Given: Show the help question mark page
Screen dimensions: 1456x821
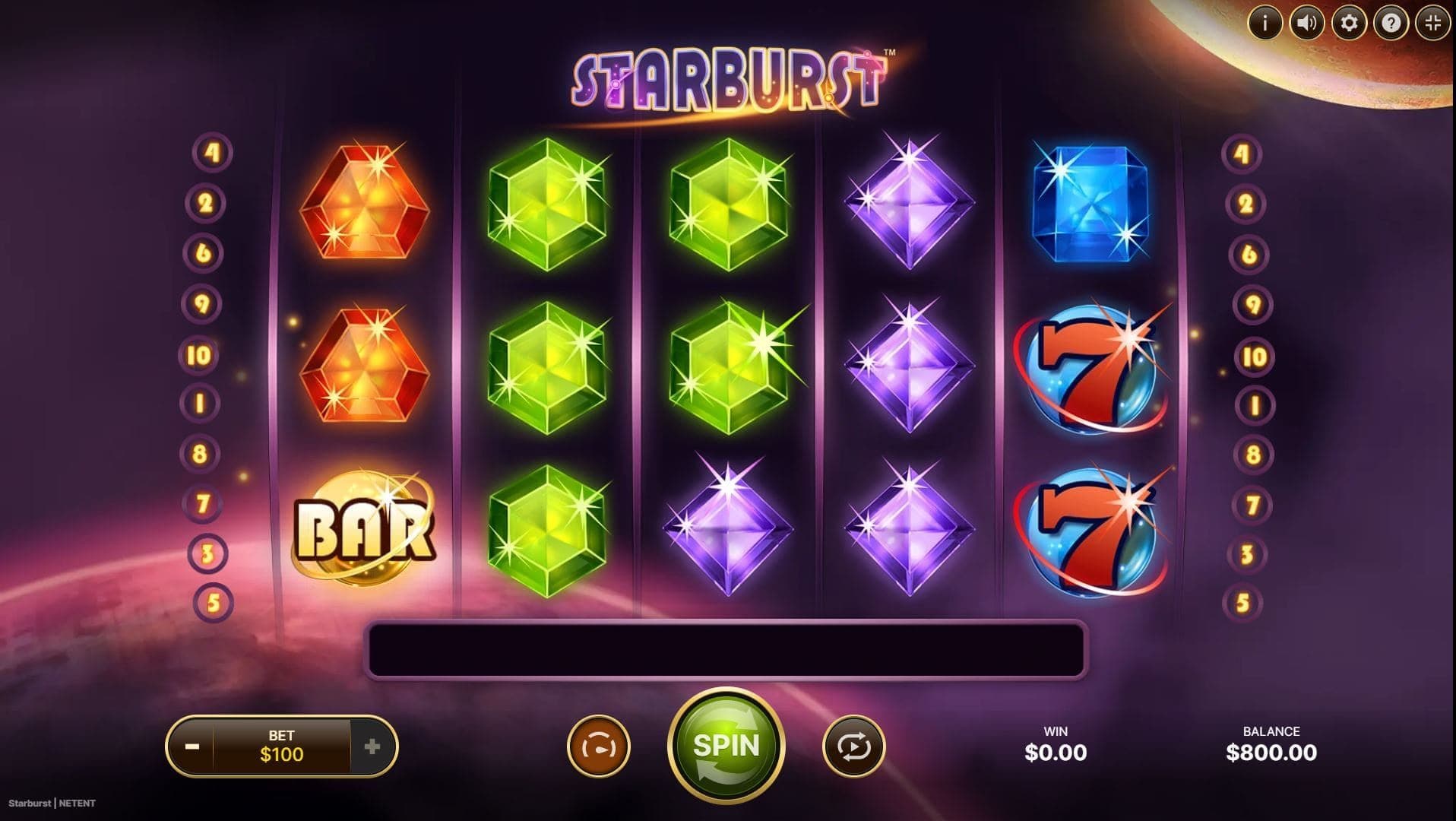Looking at the screenshot, I should pyautogui.click(x=1391, y=24).
